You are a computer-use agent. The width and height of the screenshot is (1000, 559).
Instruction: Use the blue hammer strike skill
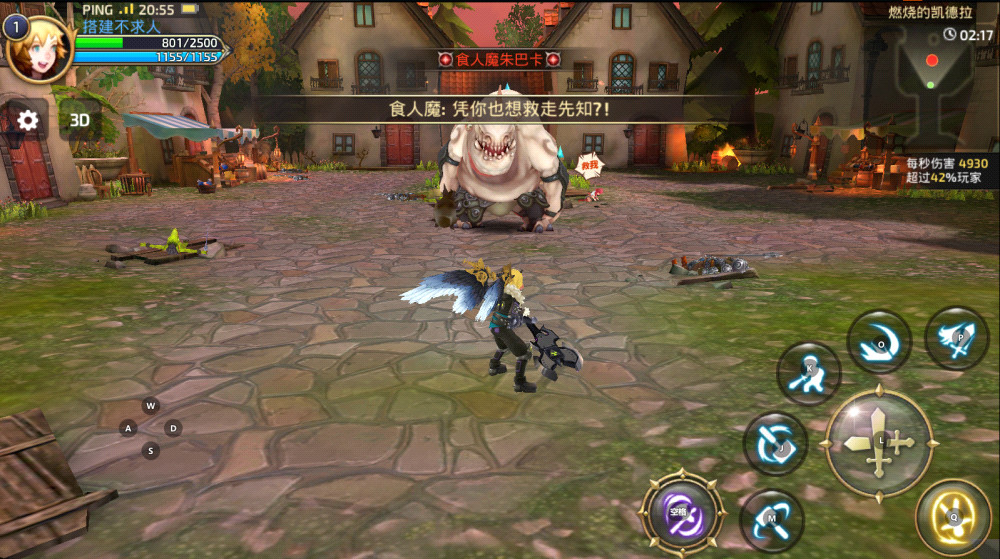click(x=771, y=519)
